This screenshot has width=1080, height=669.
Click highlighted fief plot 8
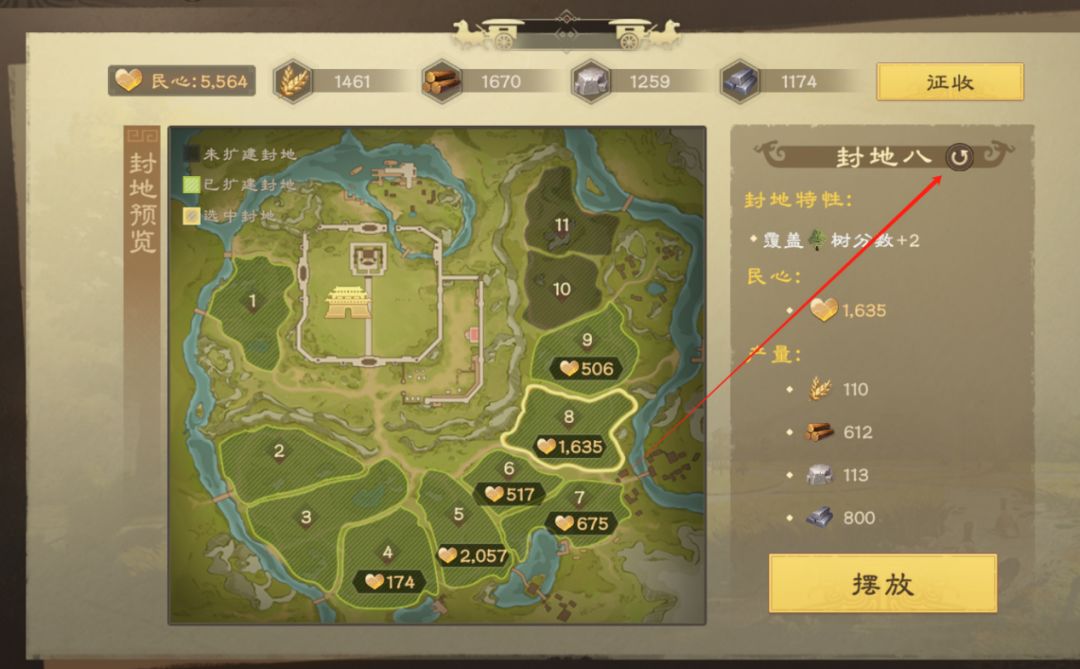tap(568, 424)
